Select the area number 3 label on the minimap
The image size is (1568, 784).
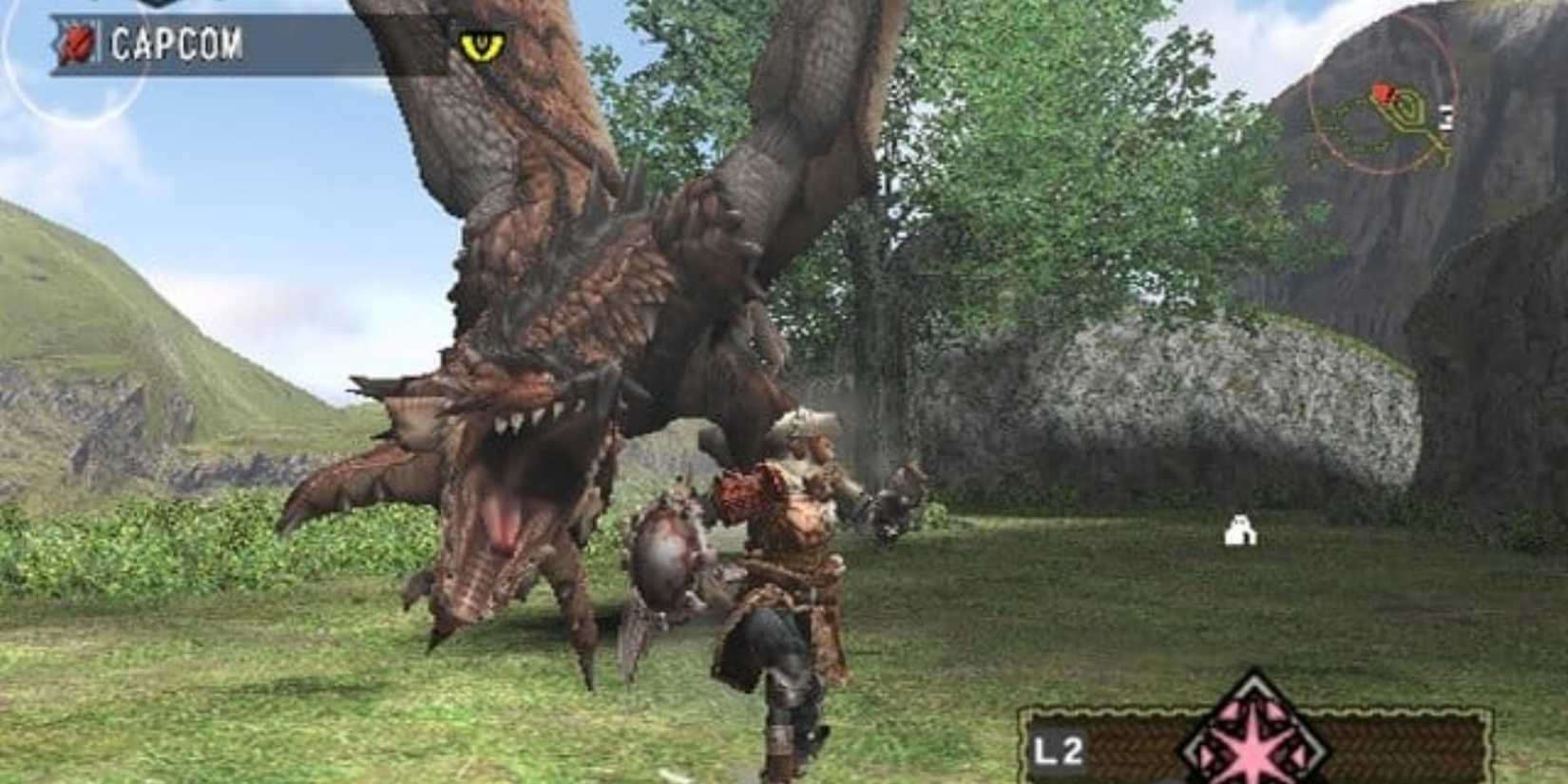click(1444, 117)
